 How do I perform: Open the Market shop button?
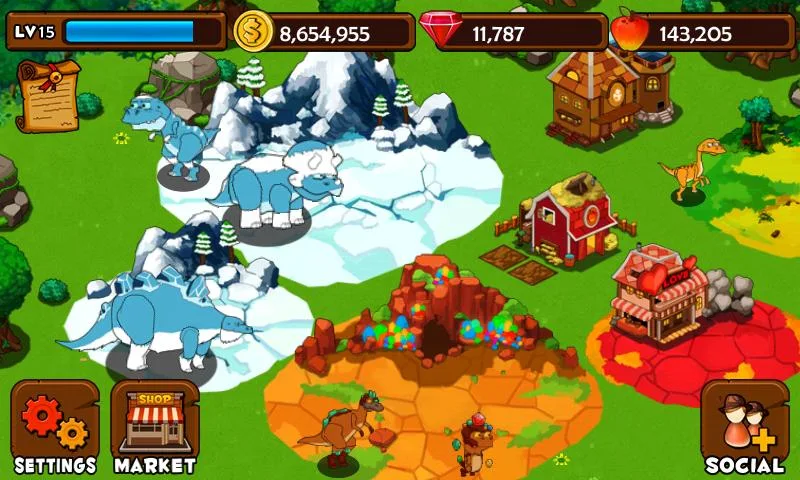[x=154, y=427]
